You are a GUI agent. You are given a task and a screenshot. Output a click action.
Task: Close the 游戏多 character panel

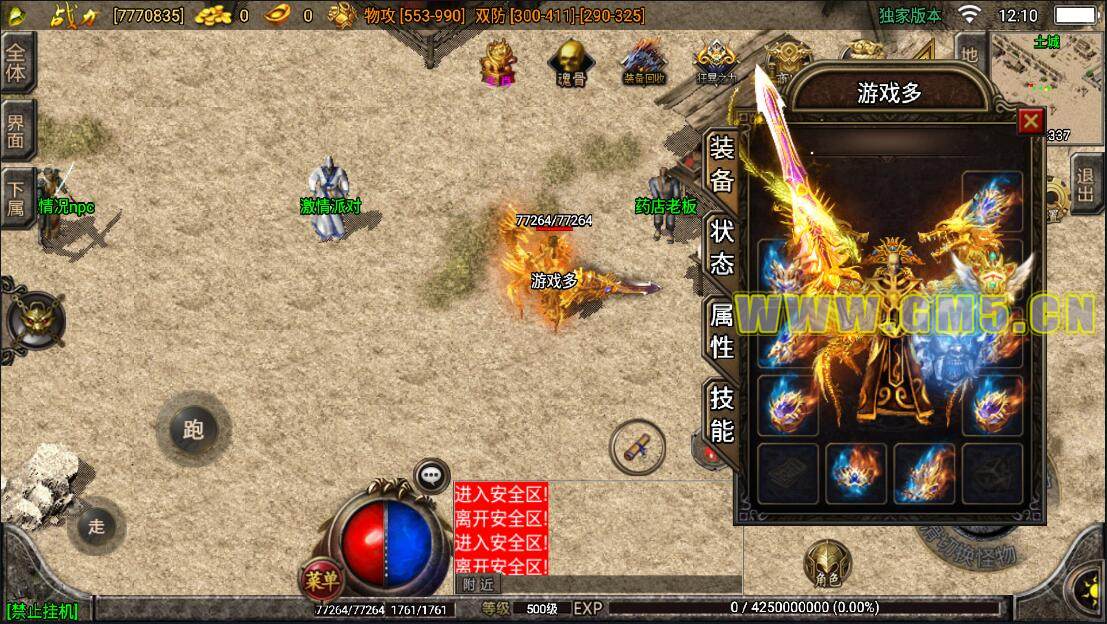[x=1030, y=121]
